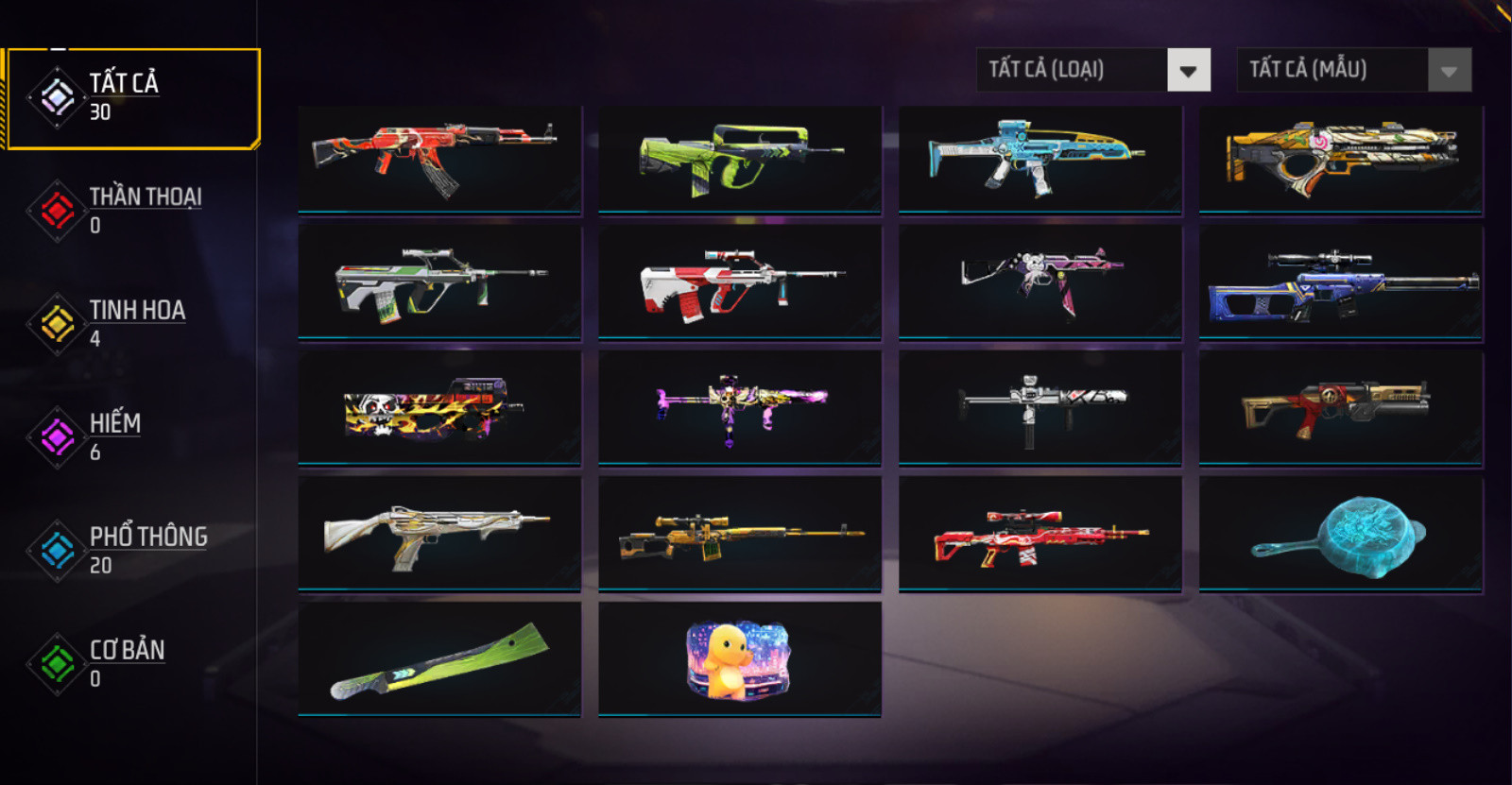Choose the white and gold shotgun skin
1512x785 pixels.
(x=439, y=534)
